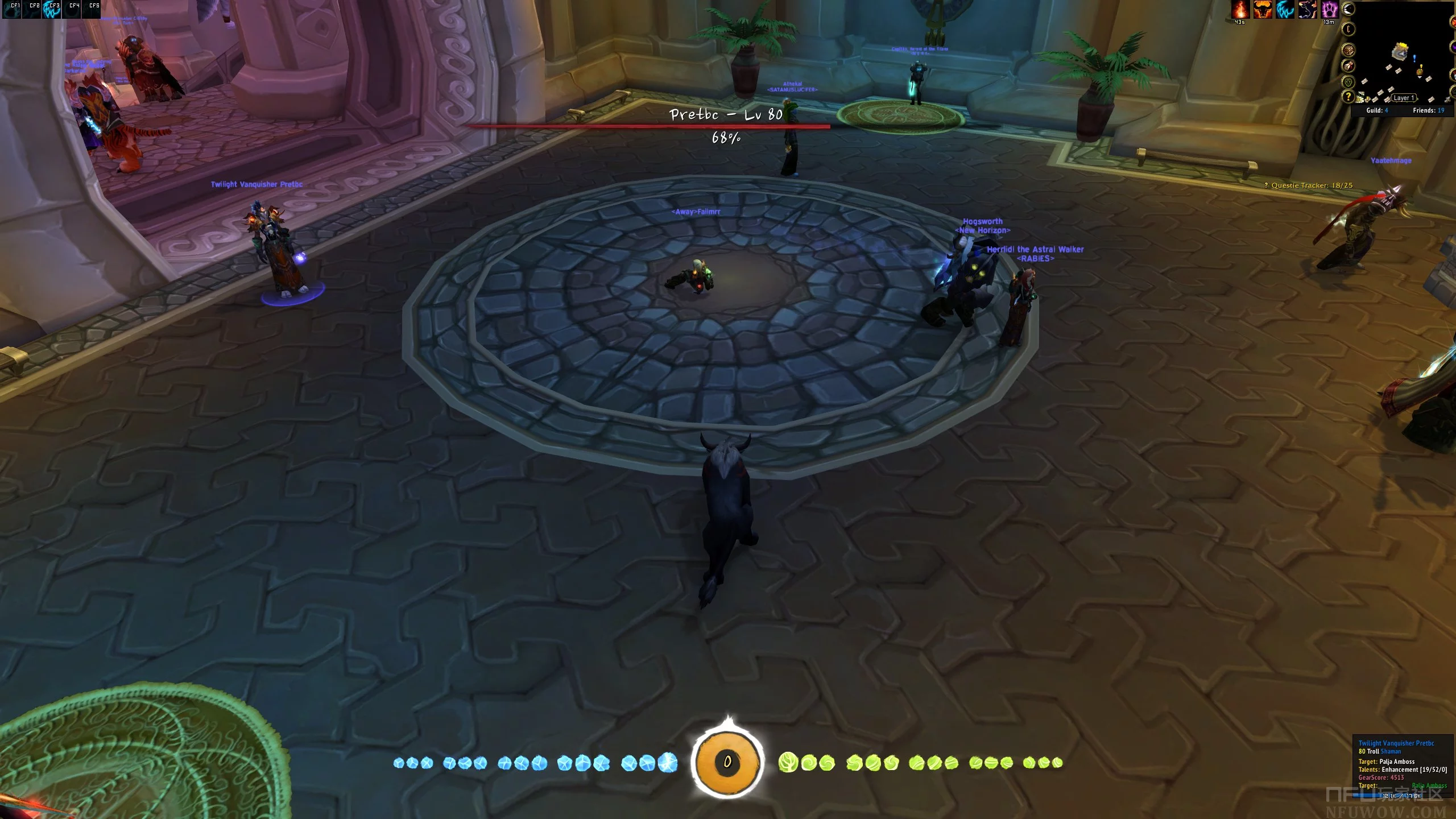Screen dimensions: 1456x819
Task: Click the green alien face minimap button
Action: click(x=1348, y=82)
